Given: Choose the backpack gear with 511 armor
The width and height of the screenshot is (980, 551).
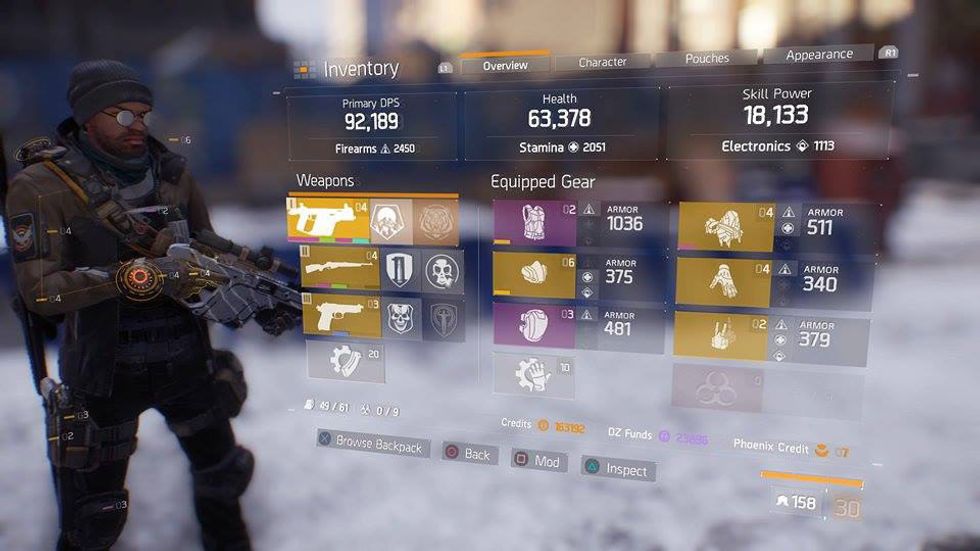Looking at the screenshot, I should pos(727,227).
